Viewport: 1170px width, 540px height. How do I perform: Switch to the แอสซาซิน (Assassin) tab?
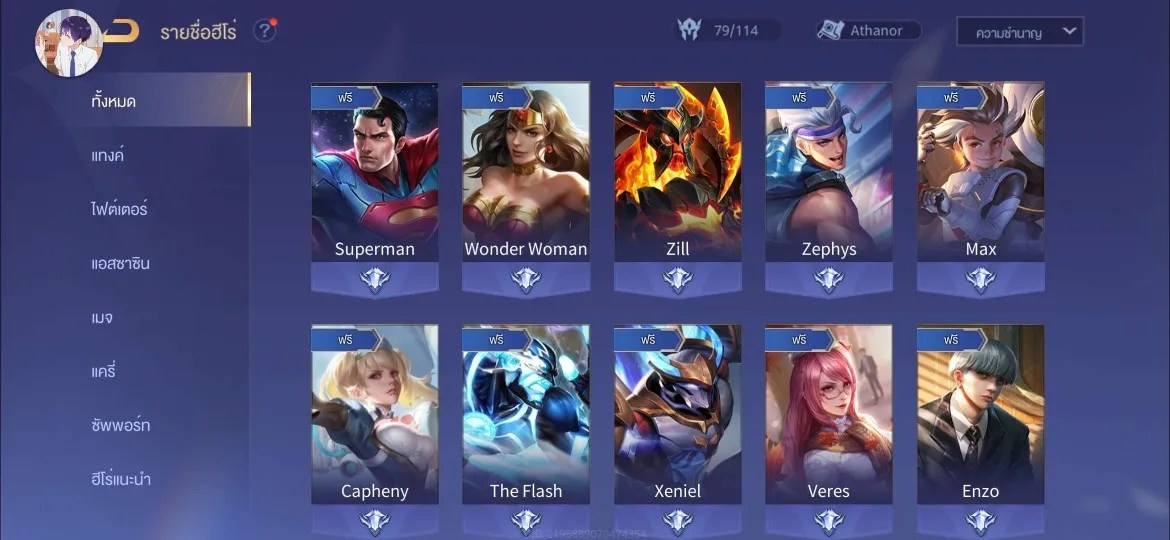pos(121,263)
